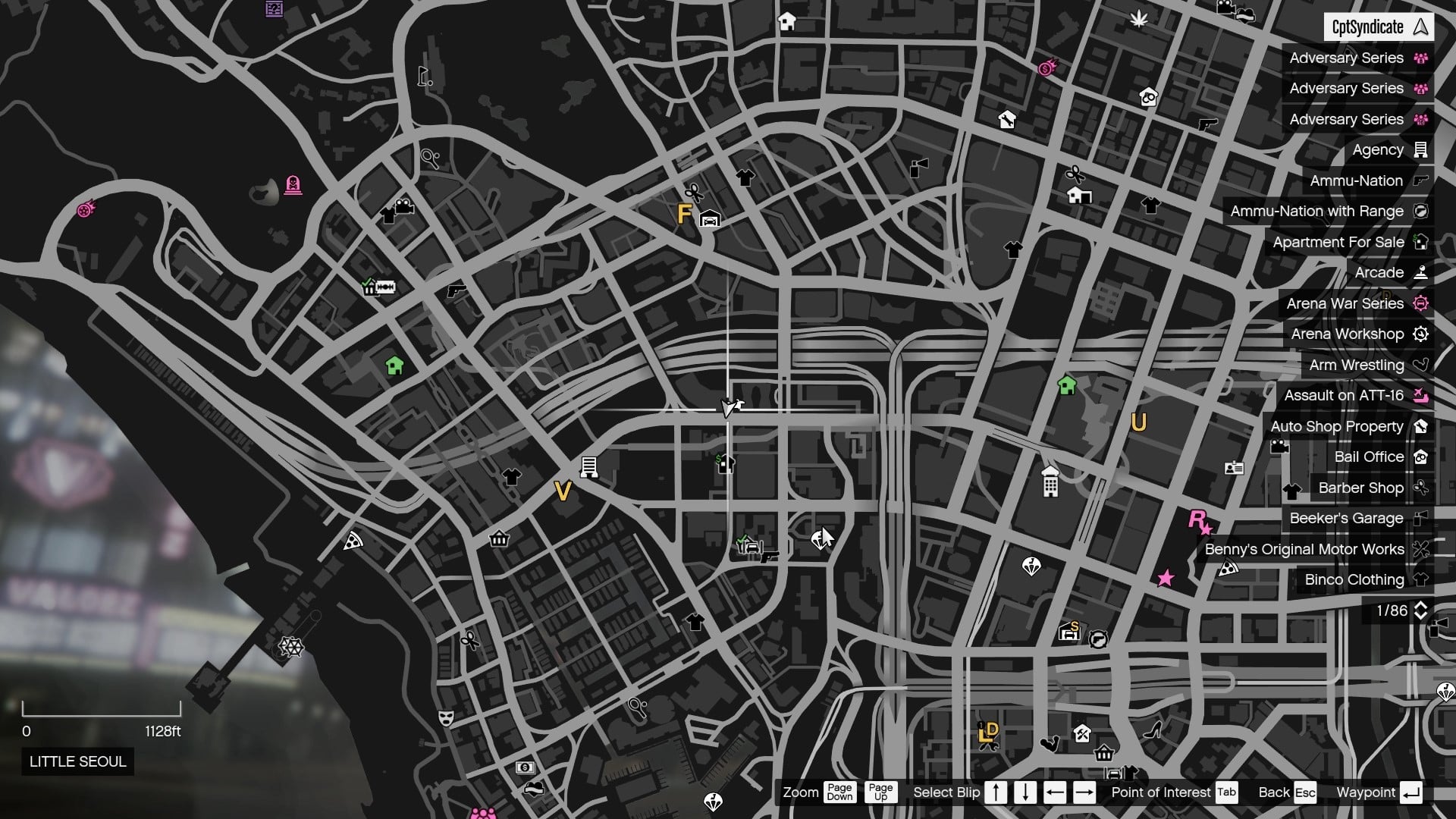Click the yellow F blip on the map
The width and height of the screenshot is (1456, 819).
pyautogui.click(x=683, y=215)
